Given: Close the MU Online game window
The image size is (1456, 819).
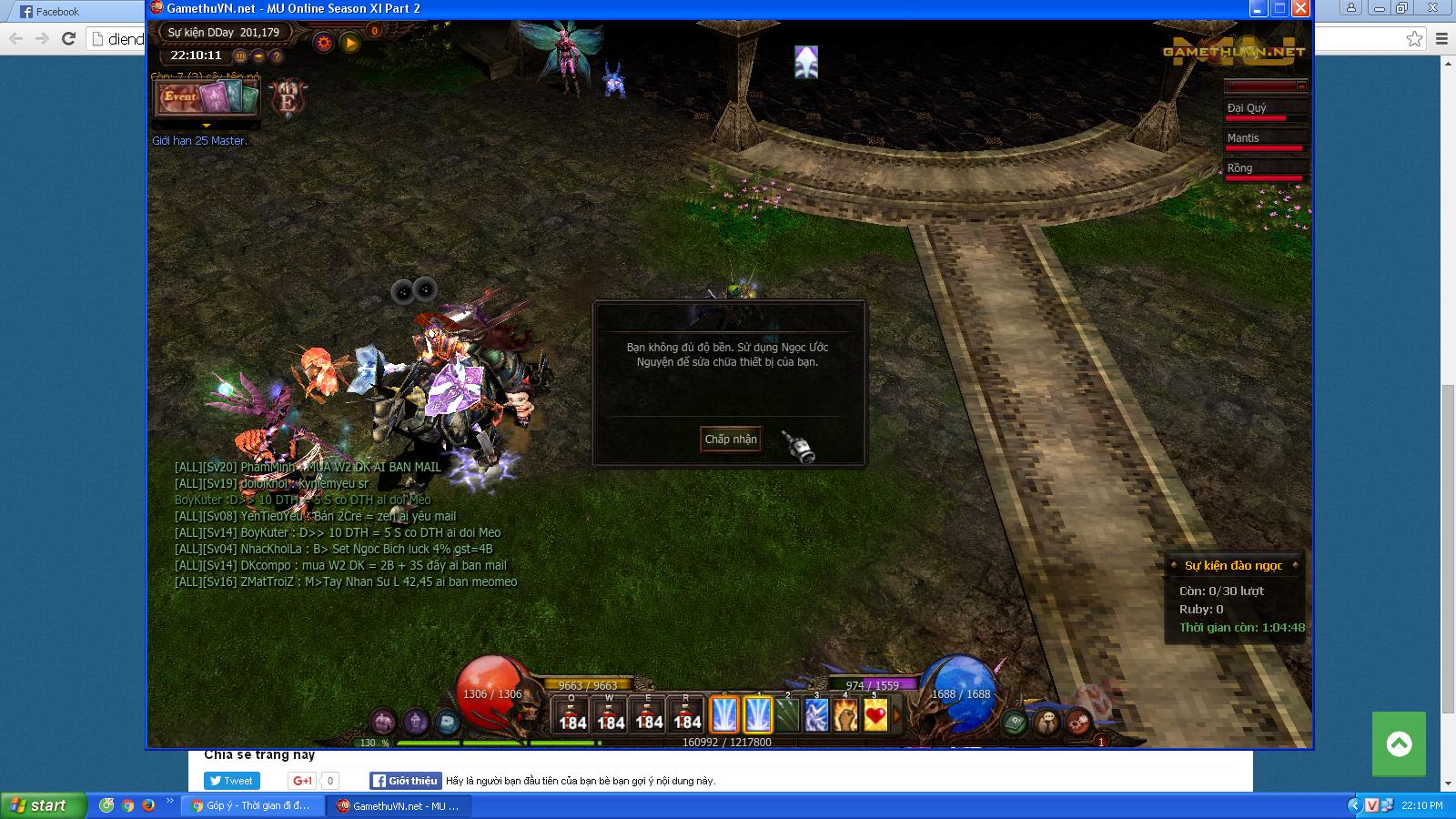Looking at the screenshot, I should pyautogui.click(x=1300, y=8).
